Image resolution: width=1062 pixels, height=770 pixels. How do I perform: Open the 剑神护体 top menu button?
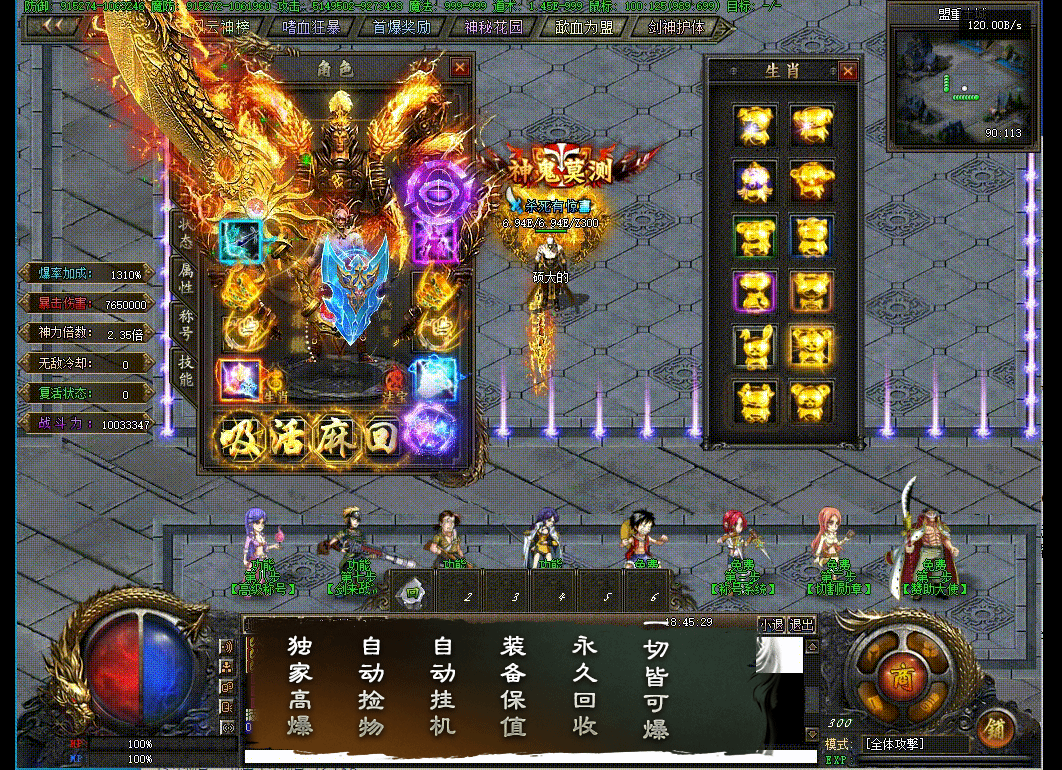pos(675,27)
